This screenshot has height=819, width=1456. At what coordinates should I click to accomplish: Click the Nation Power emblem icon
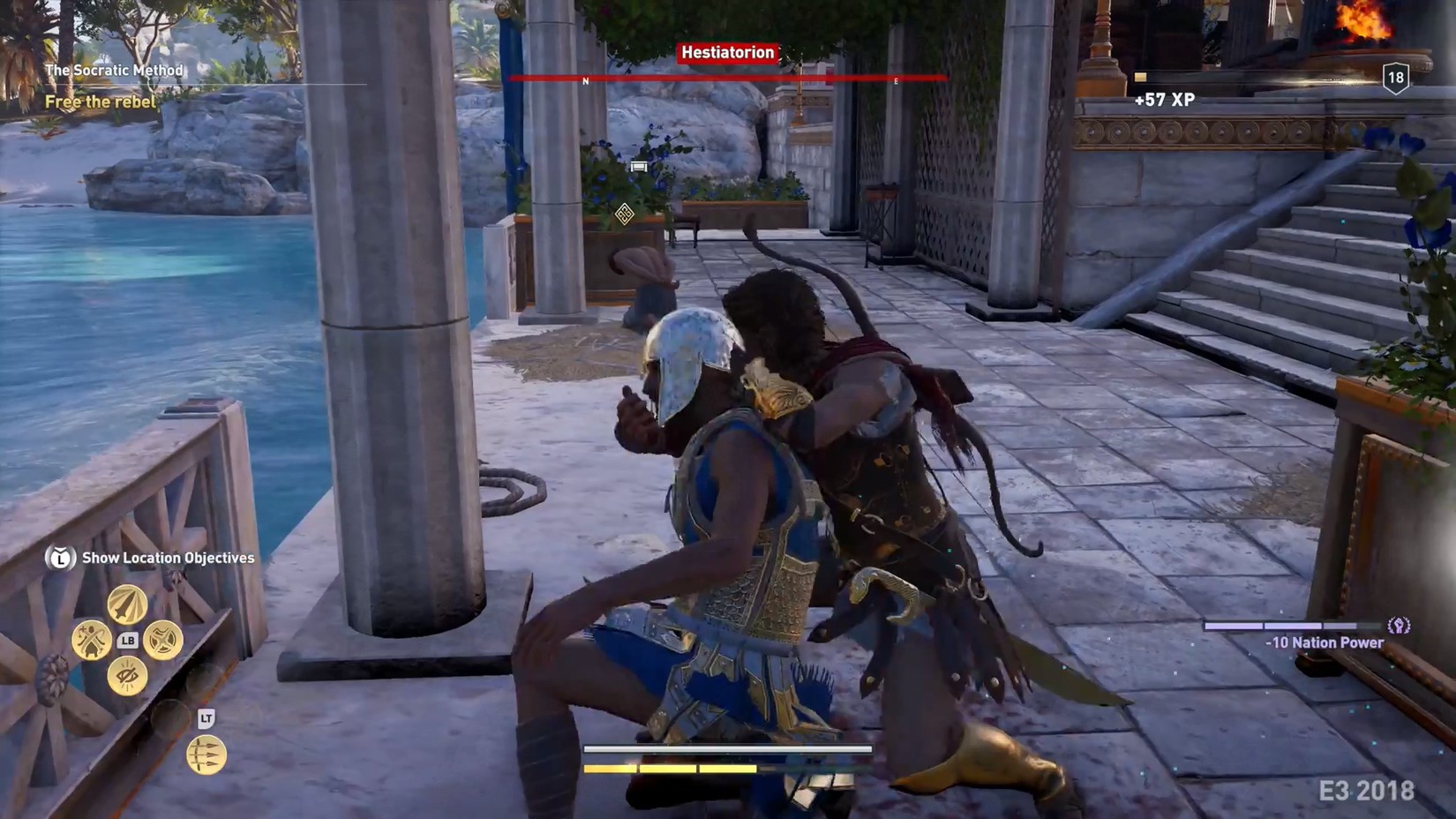(x=1399, y=626)
